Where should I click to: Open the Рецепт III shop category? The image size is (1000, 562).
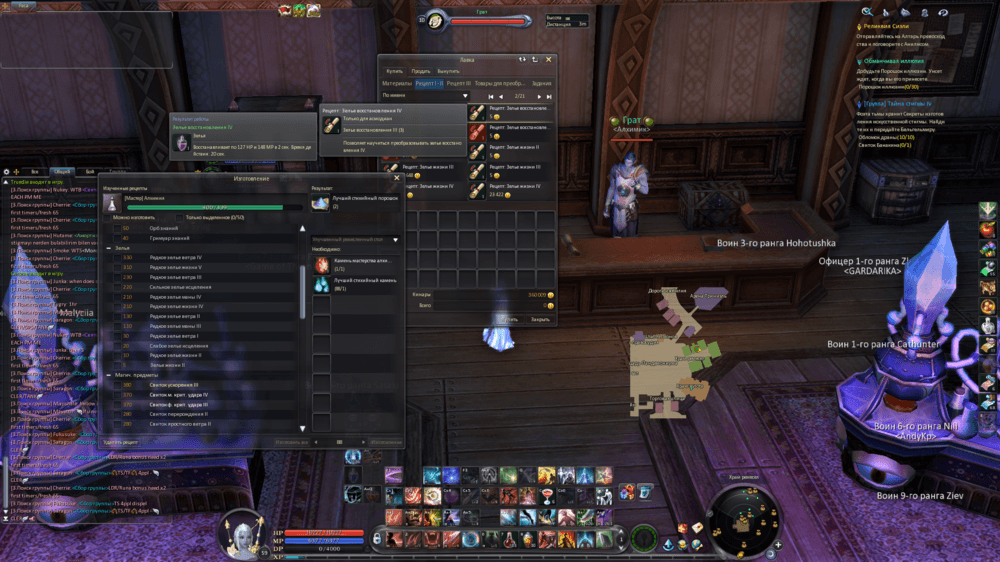(457, 83)
